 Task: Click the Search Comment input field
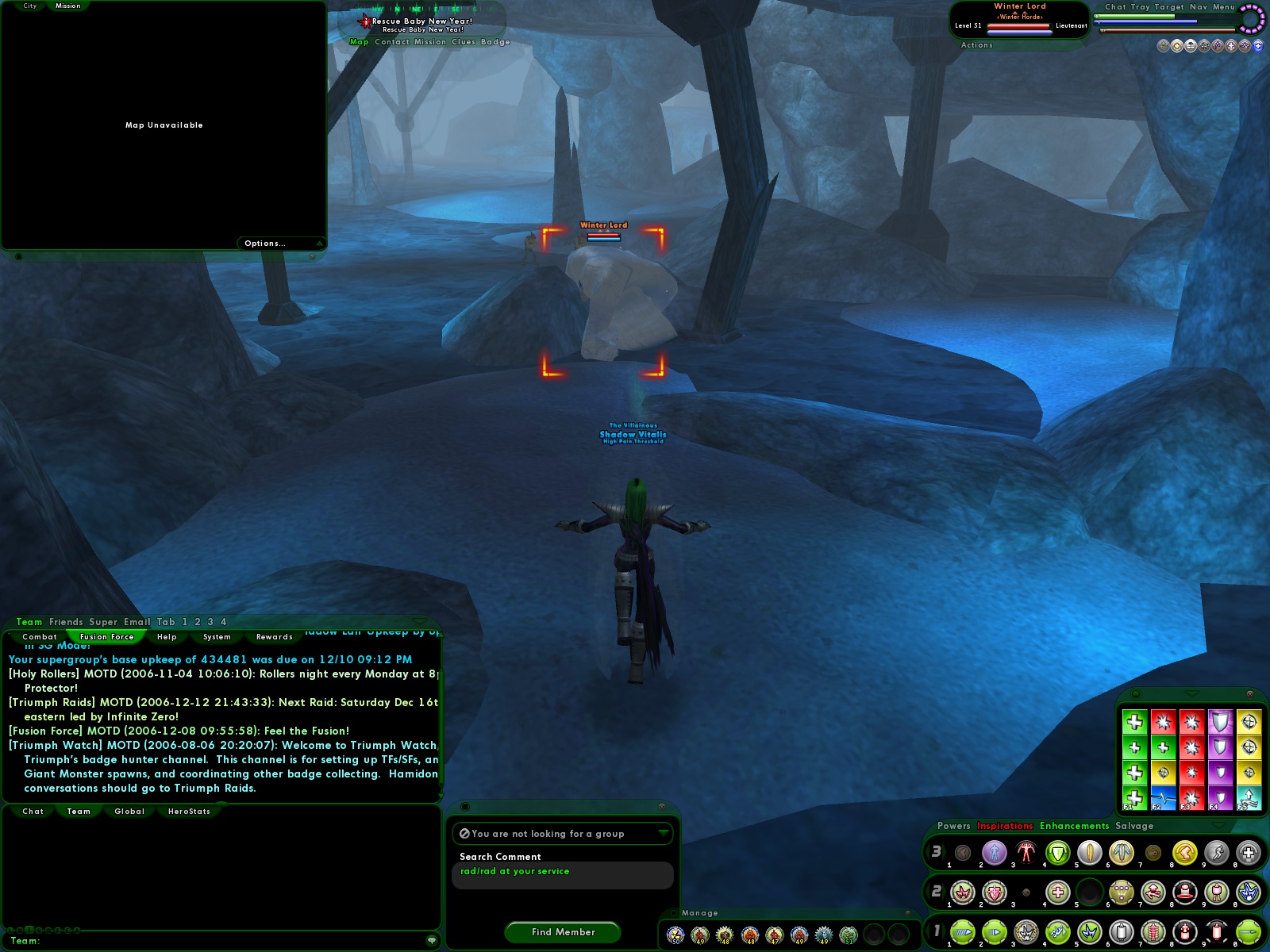point(564,871)
